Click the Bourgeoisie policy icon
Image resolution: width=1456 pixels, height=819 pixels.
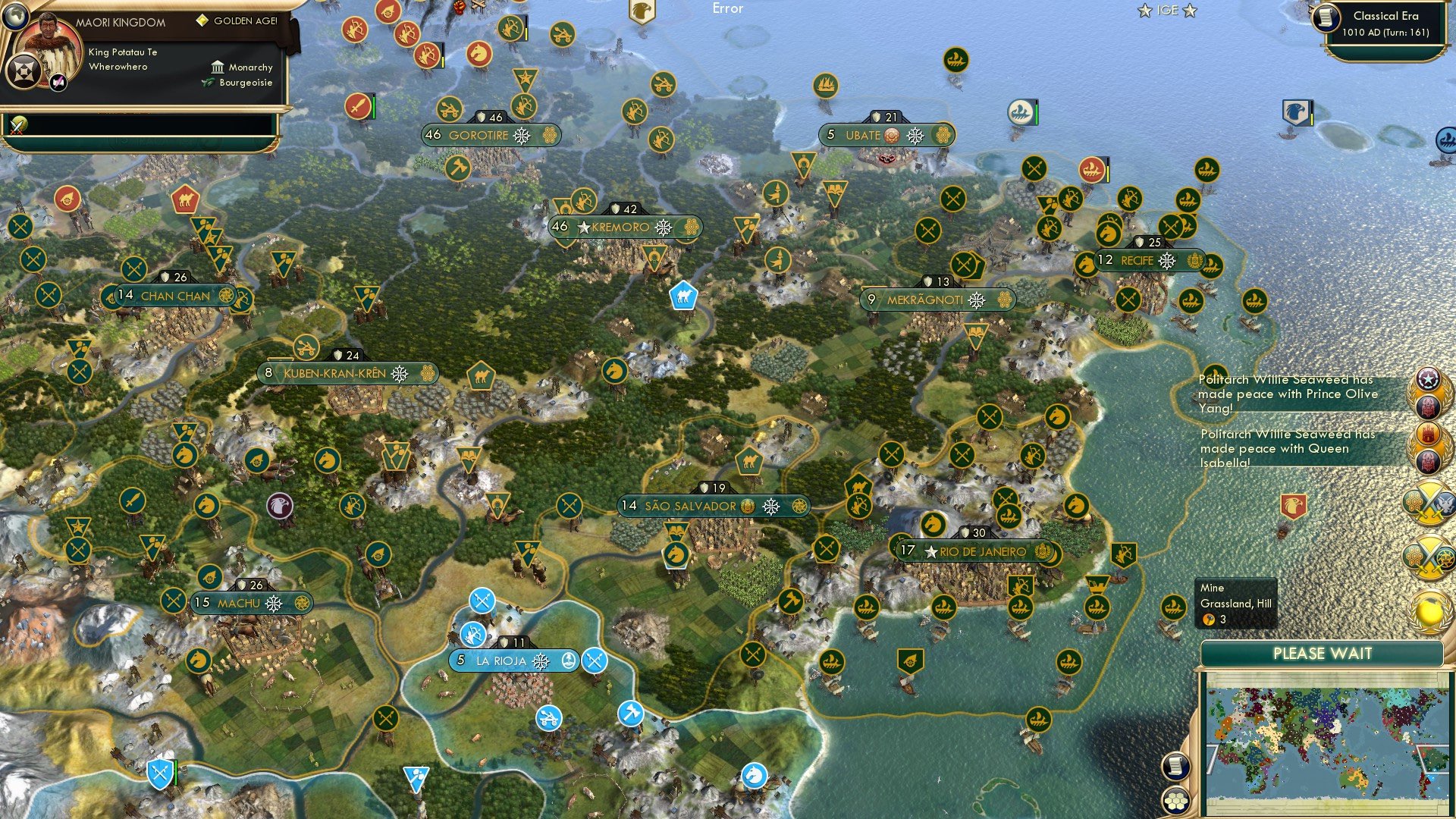pos(206,83)
